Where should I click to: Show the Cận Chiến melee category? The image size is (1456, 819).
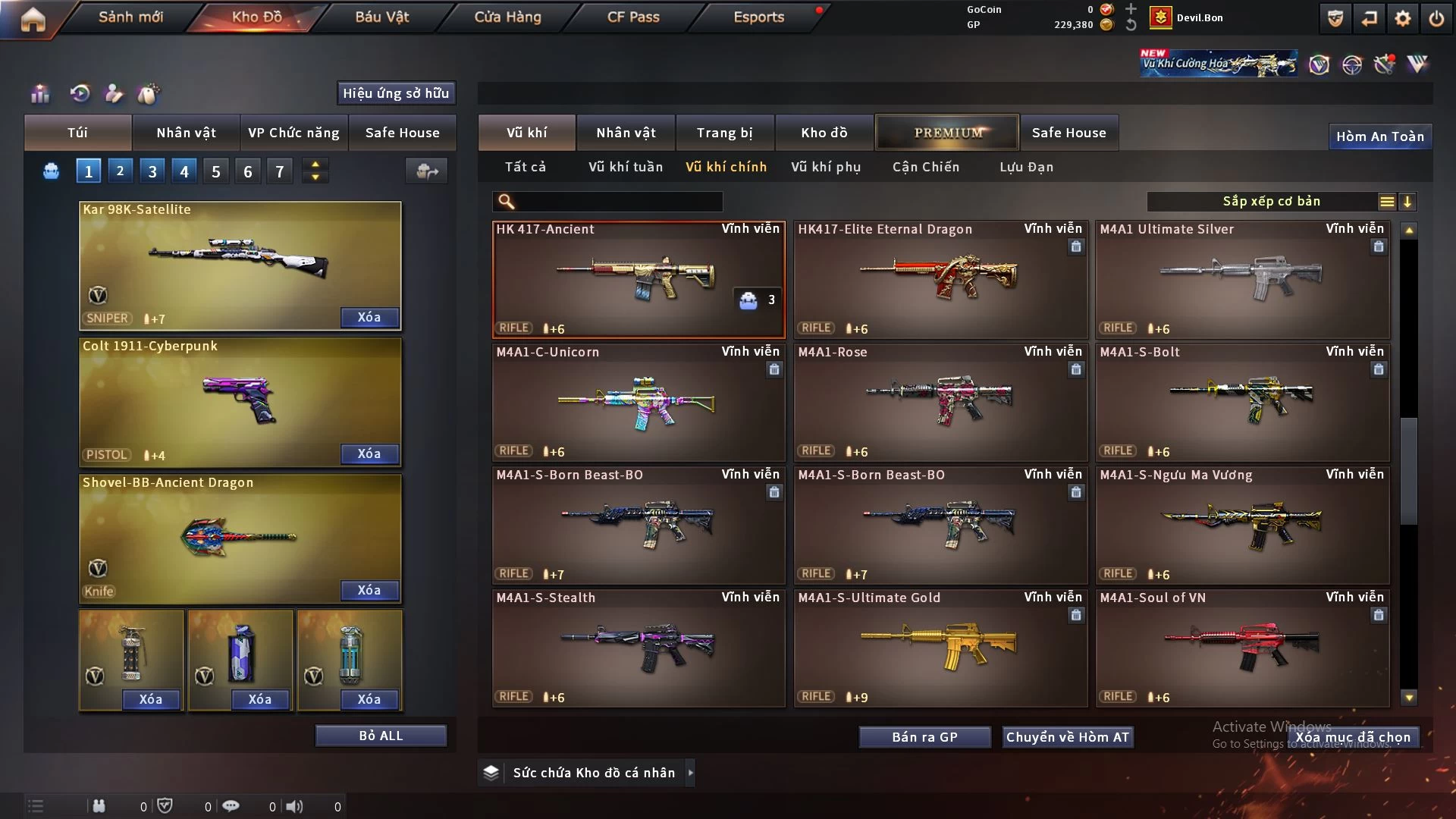(926, 167)
